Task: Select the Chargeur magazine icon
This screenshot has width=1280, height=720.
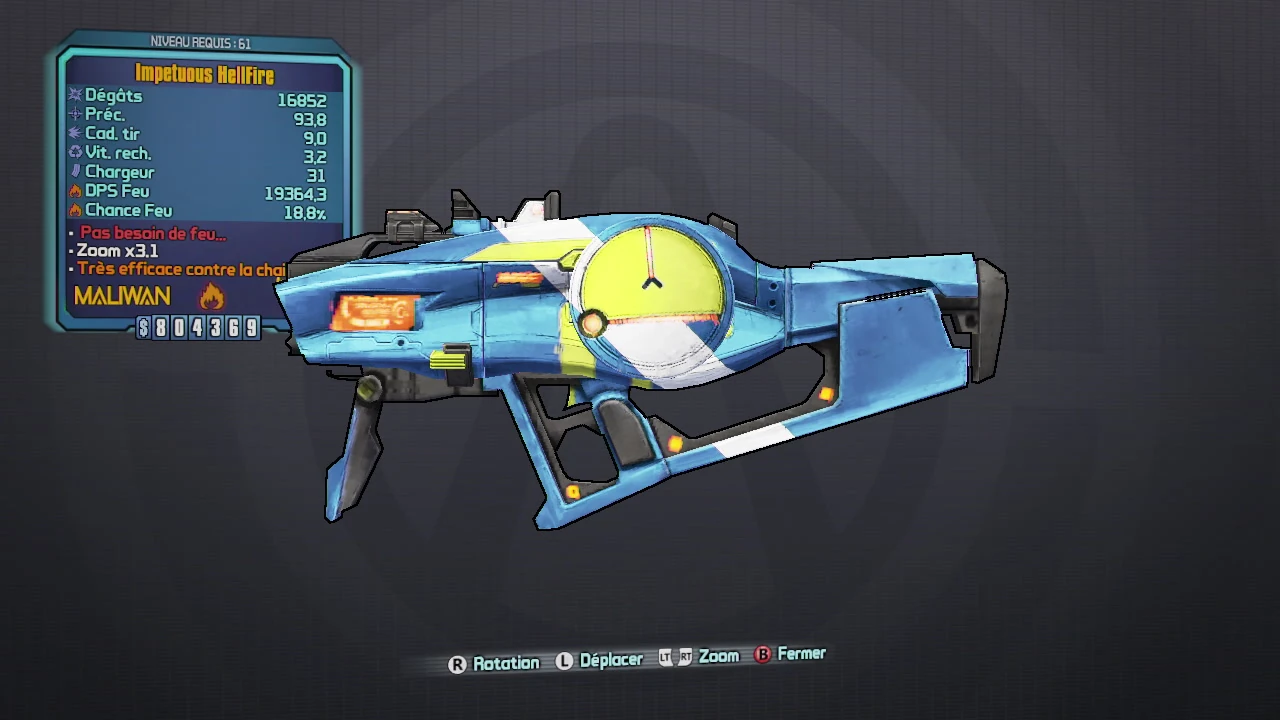Action: (x=75, y=170)
